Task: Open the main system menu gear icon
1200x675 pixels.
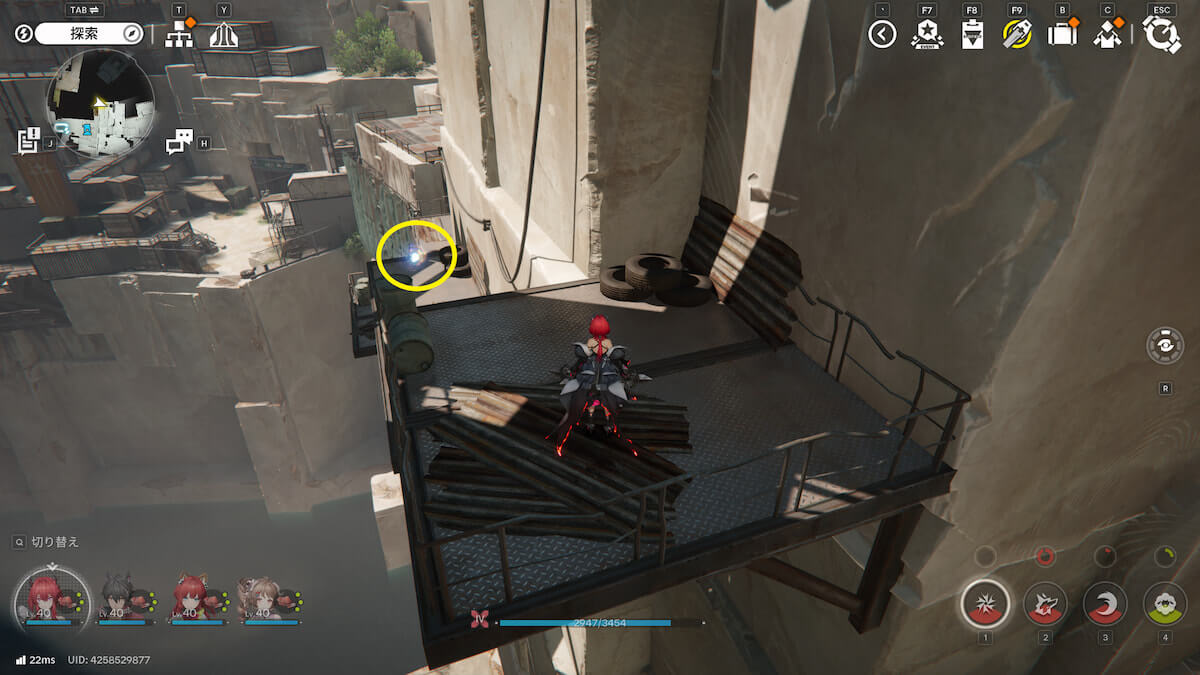Action: coord(1163,35)
